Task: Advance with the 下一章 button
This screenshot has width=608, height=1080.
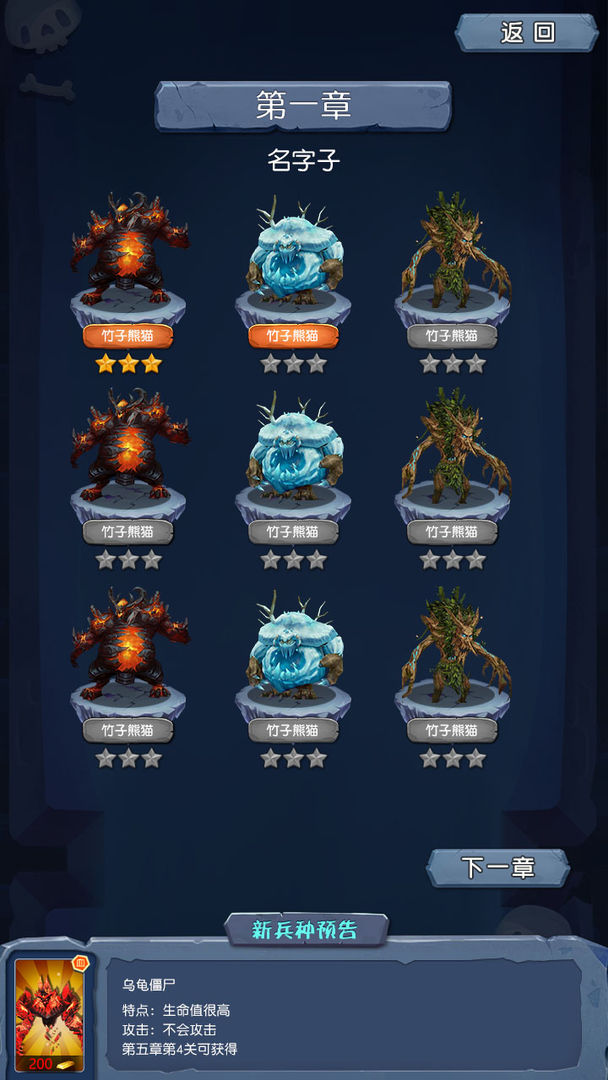Action: 498,867
